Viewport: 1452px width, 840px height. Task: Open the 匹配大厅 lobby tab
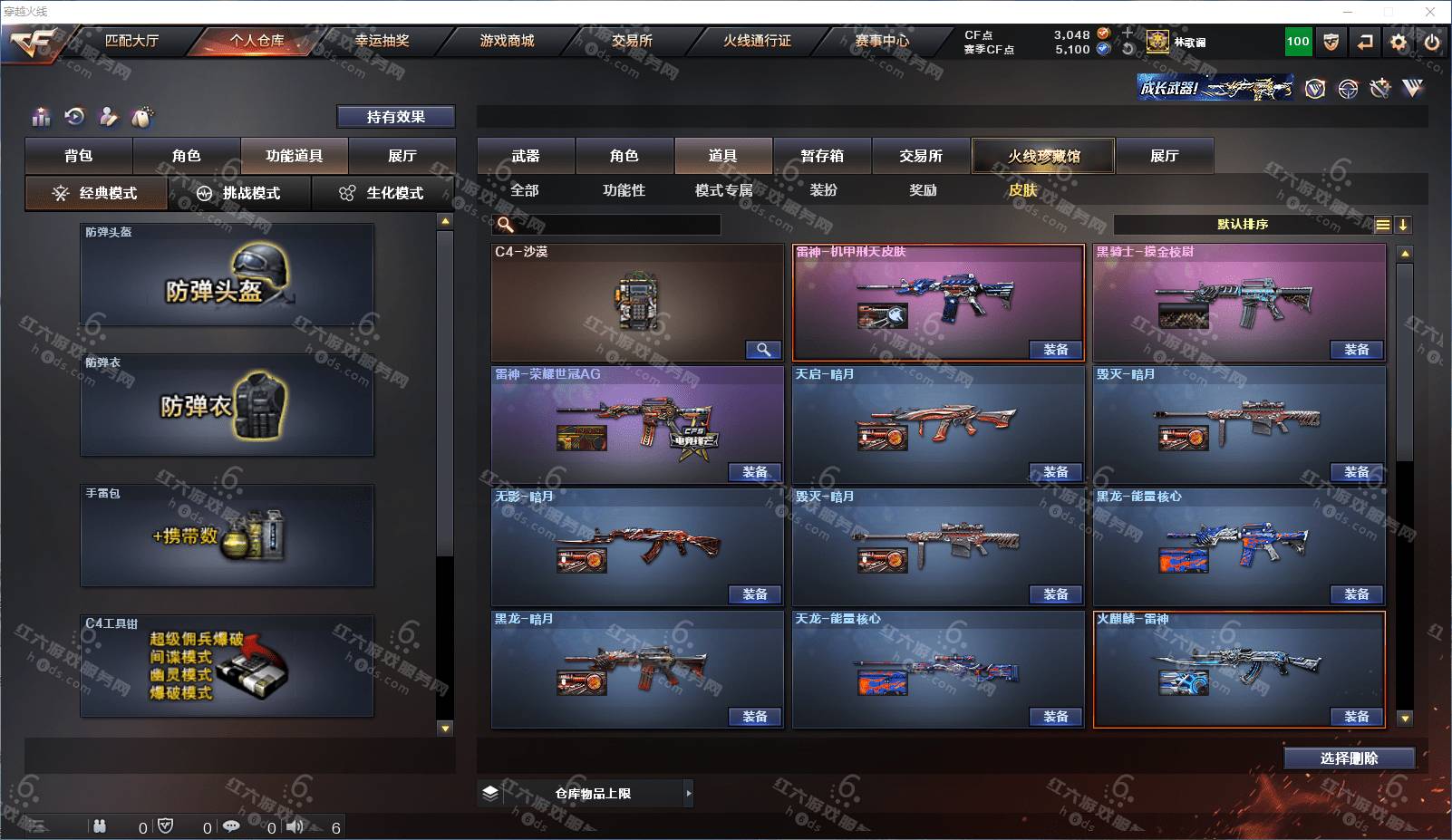click(131, 41)
